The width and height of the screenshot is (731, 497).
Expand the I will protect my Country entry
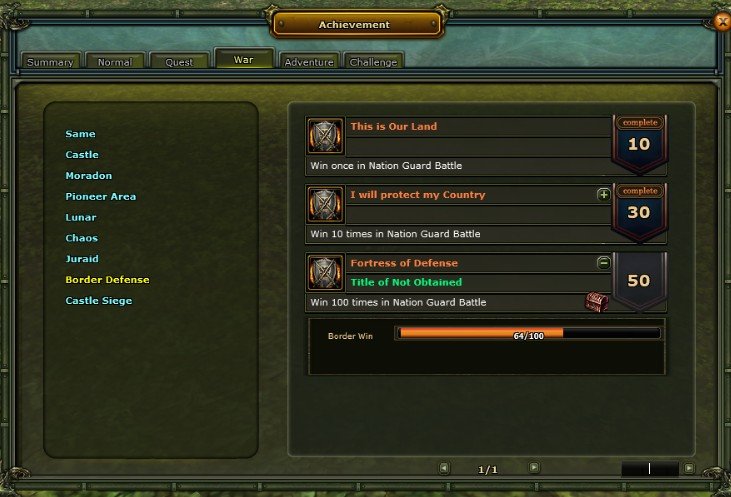604,194
